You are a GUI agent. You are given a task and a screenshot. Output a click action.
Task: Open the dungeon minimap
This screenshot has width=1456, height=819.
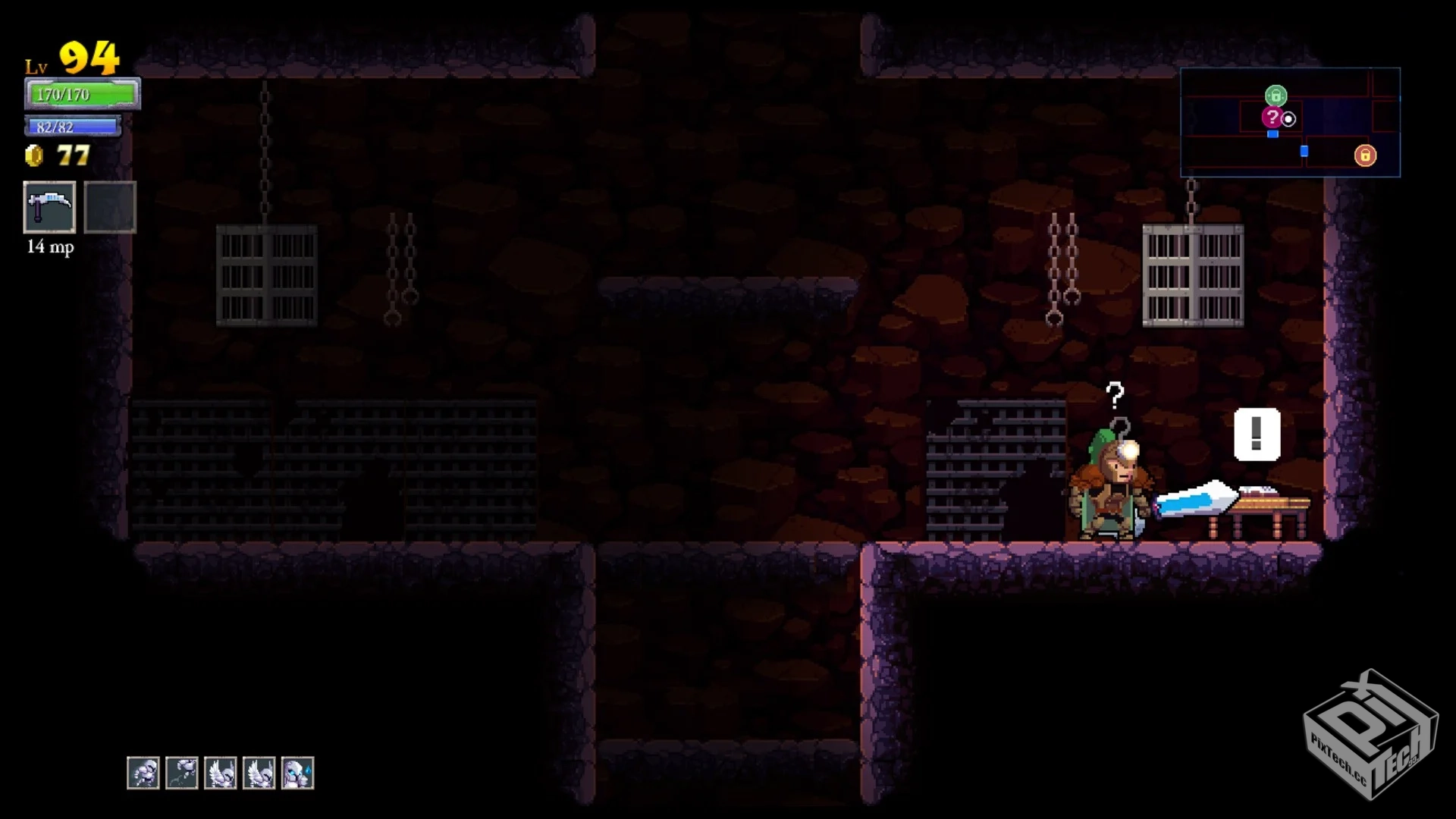point(1290,122)
